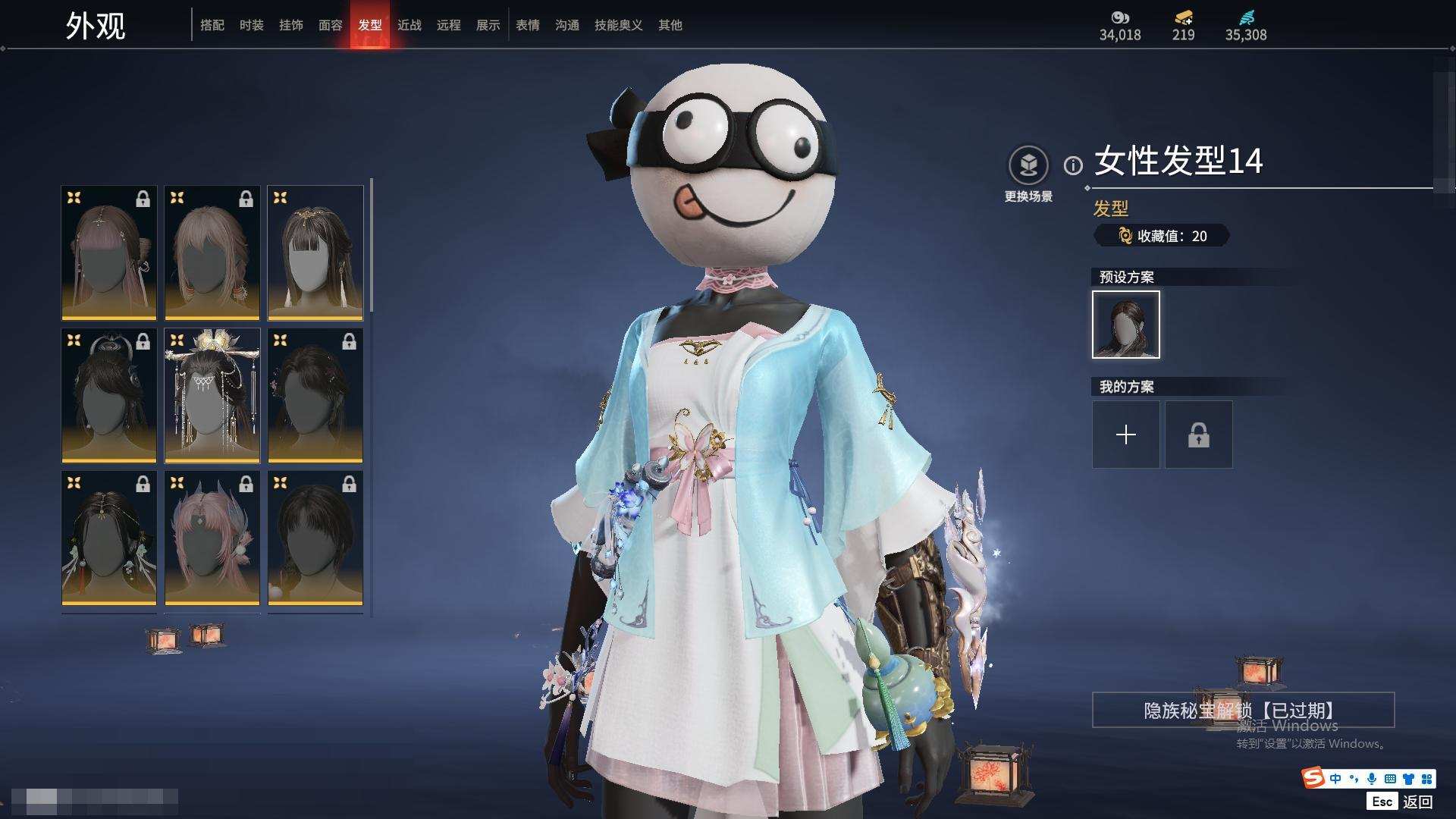Open the info icon beside 女性发型14
Screen dimensions: 1456x819
[x=1073, y=165]
